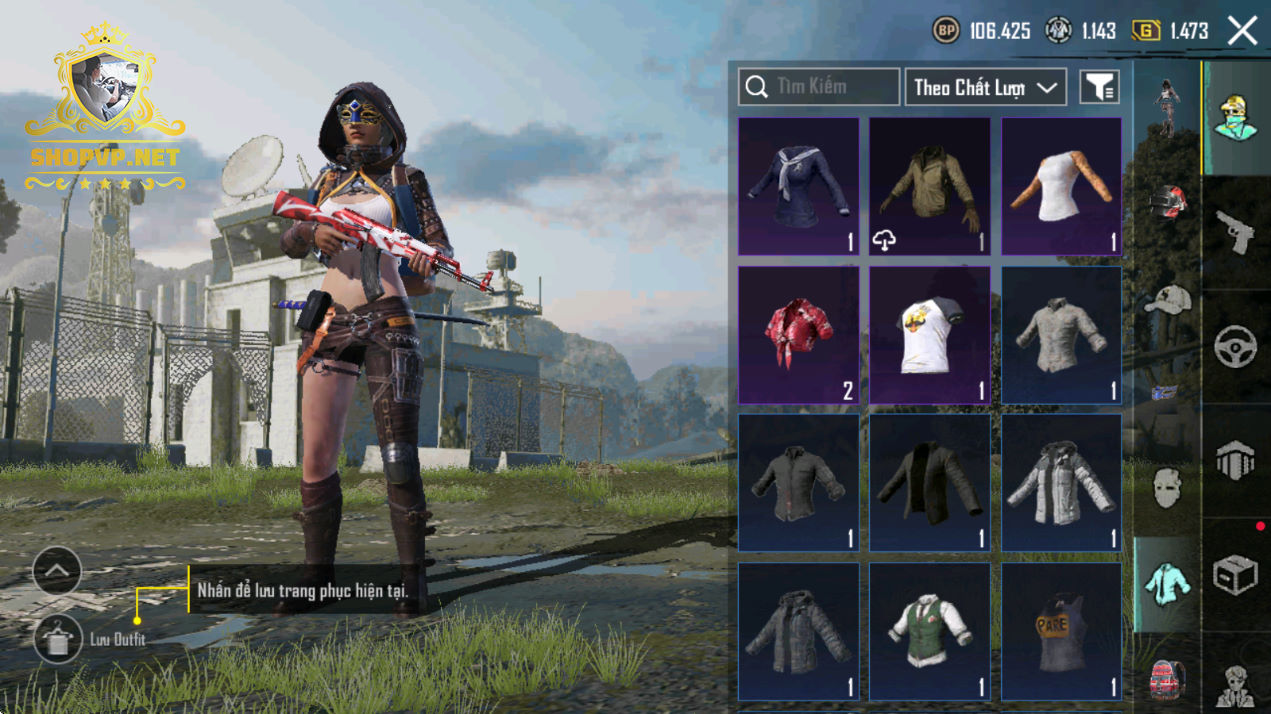The height and width of the screenshot is (714, 1271).
Task: Select the black blazer jacket
Action: tap(929, 482)
